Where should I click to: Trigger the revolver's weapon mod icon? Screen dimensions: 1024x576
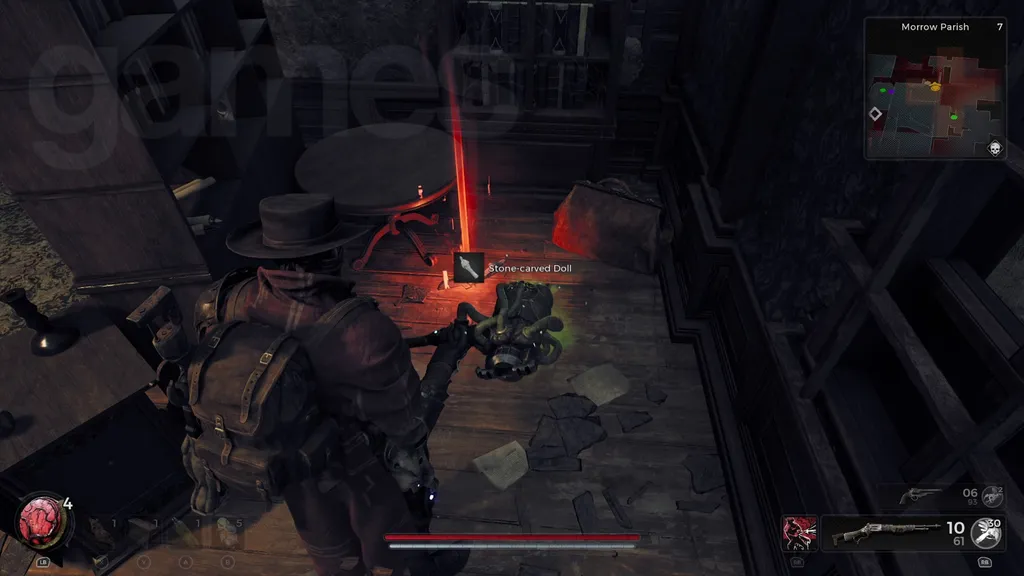click(991, 494)
